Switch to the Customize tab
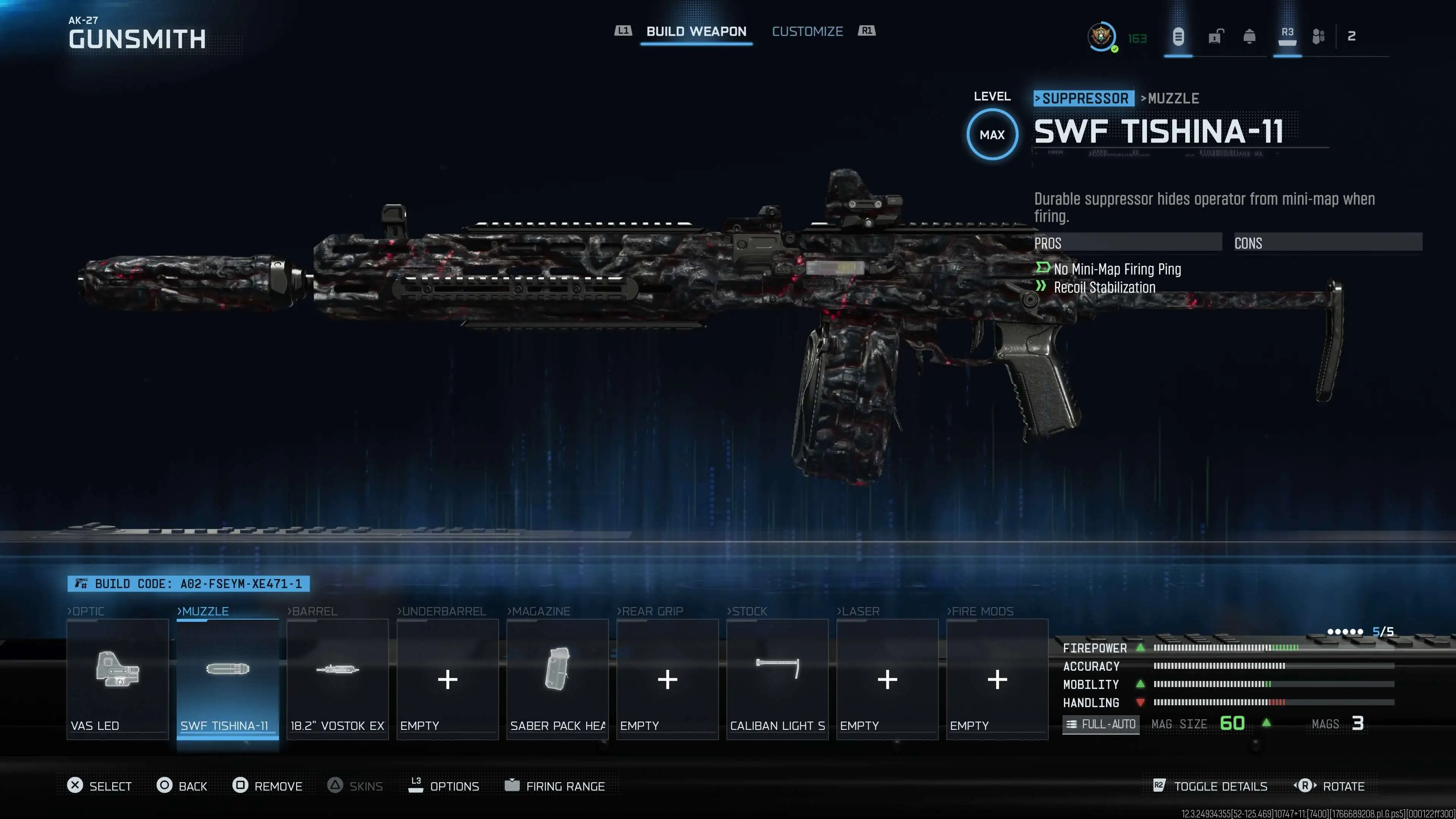 (x=807, y=31)
